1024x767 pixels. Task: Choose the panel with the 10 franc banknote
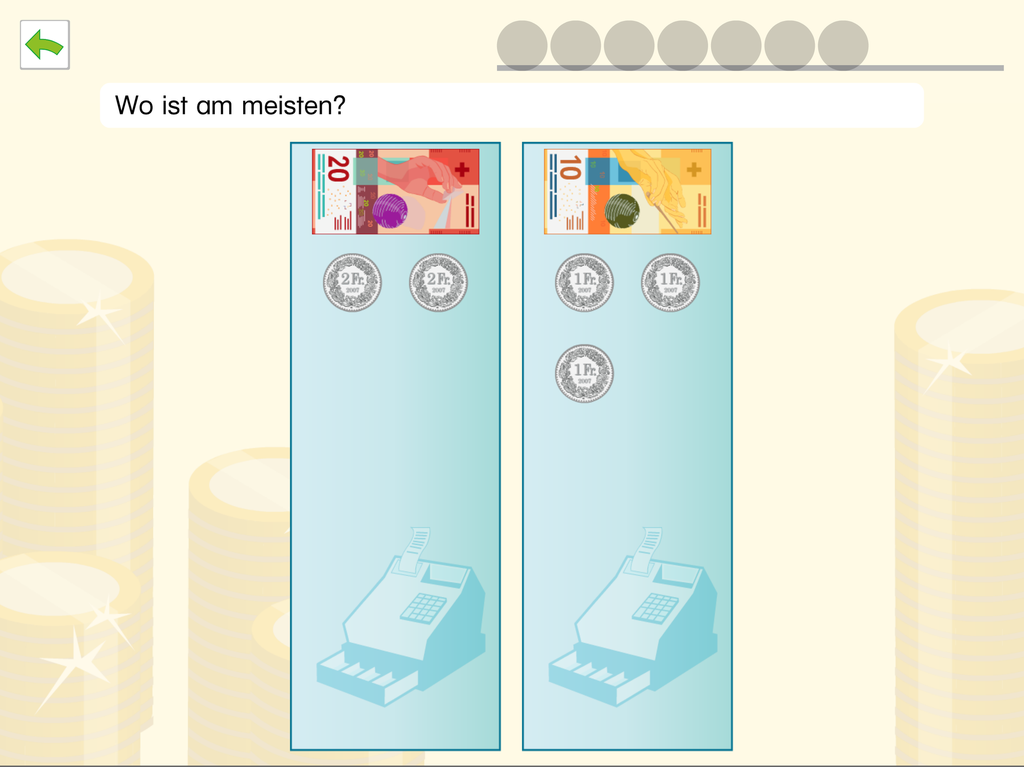(x=627, y=445)
